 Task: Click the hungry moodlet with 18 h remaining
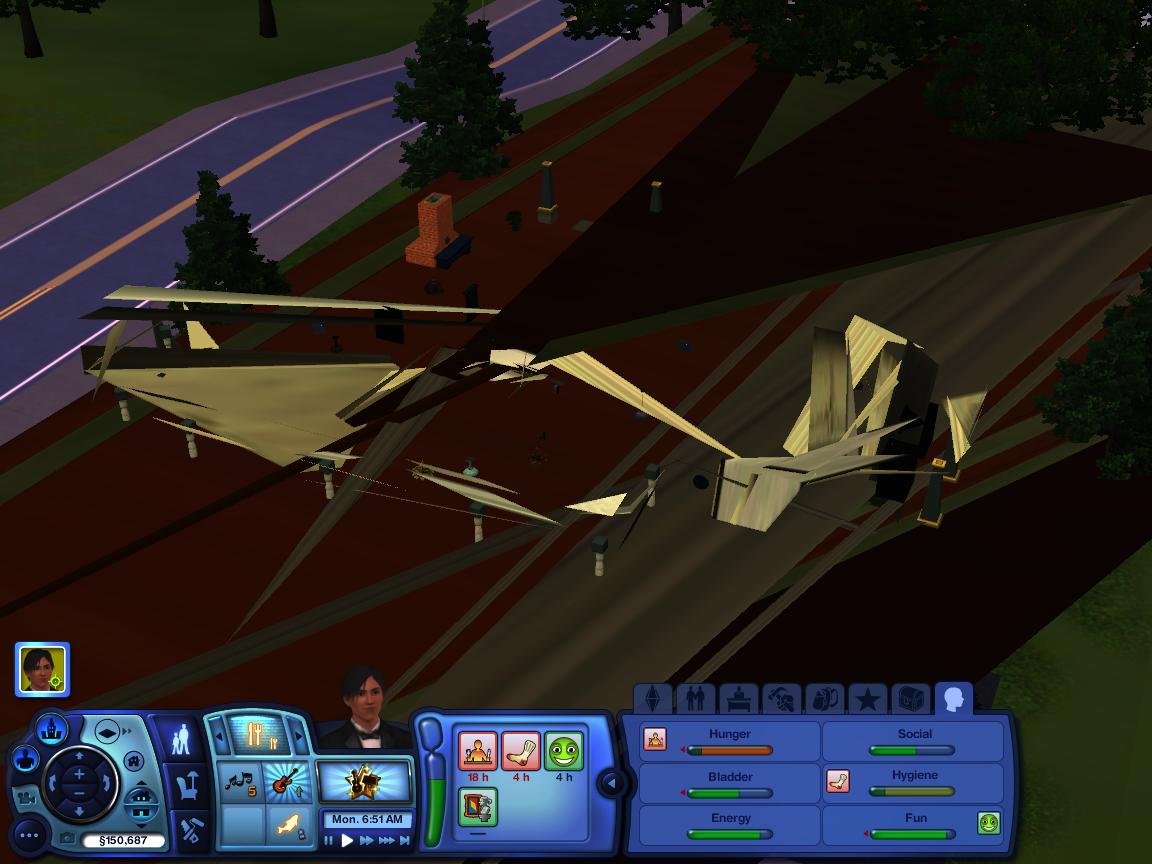click(x=478, y=751)
